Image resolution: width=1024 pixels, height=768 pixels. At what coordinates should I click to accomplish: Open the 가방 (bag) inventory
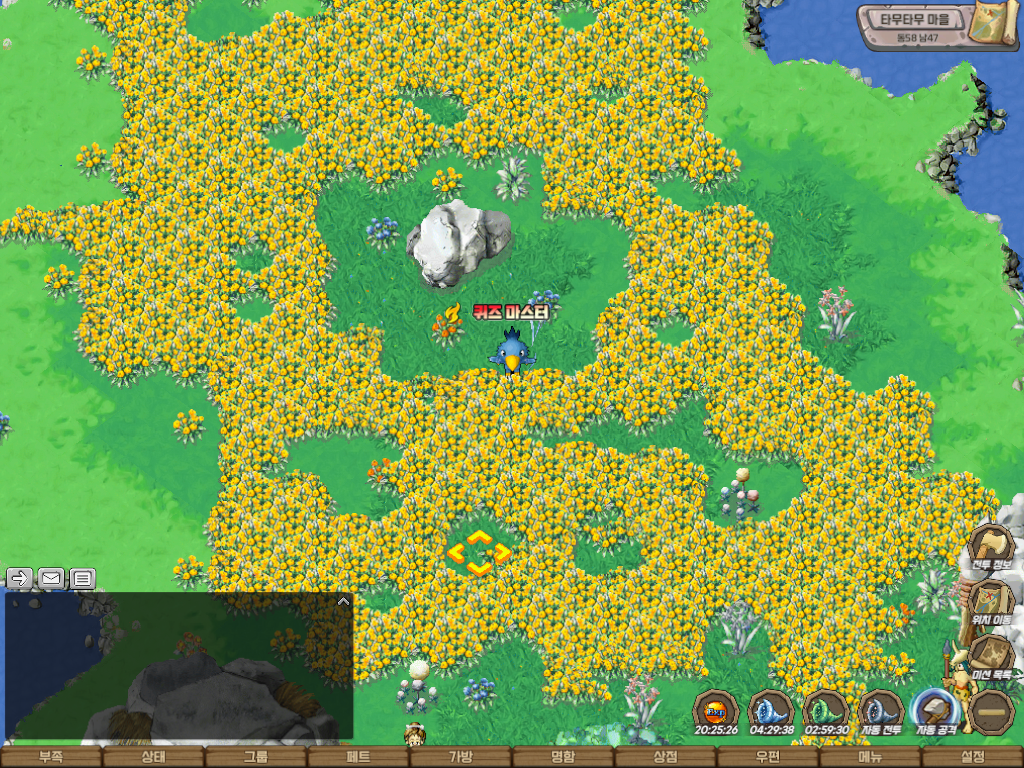[461, 758]
